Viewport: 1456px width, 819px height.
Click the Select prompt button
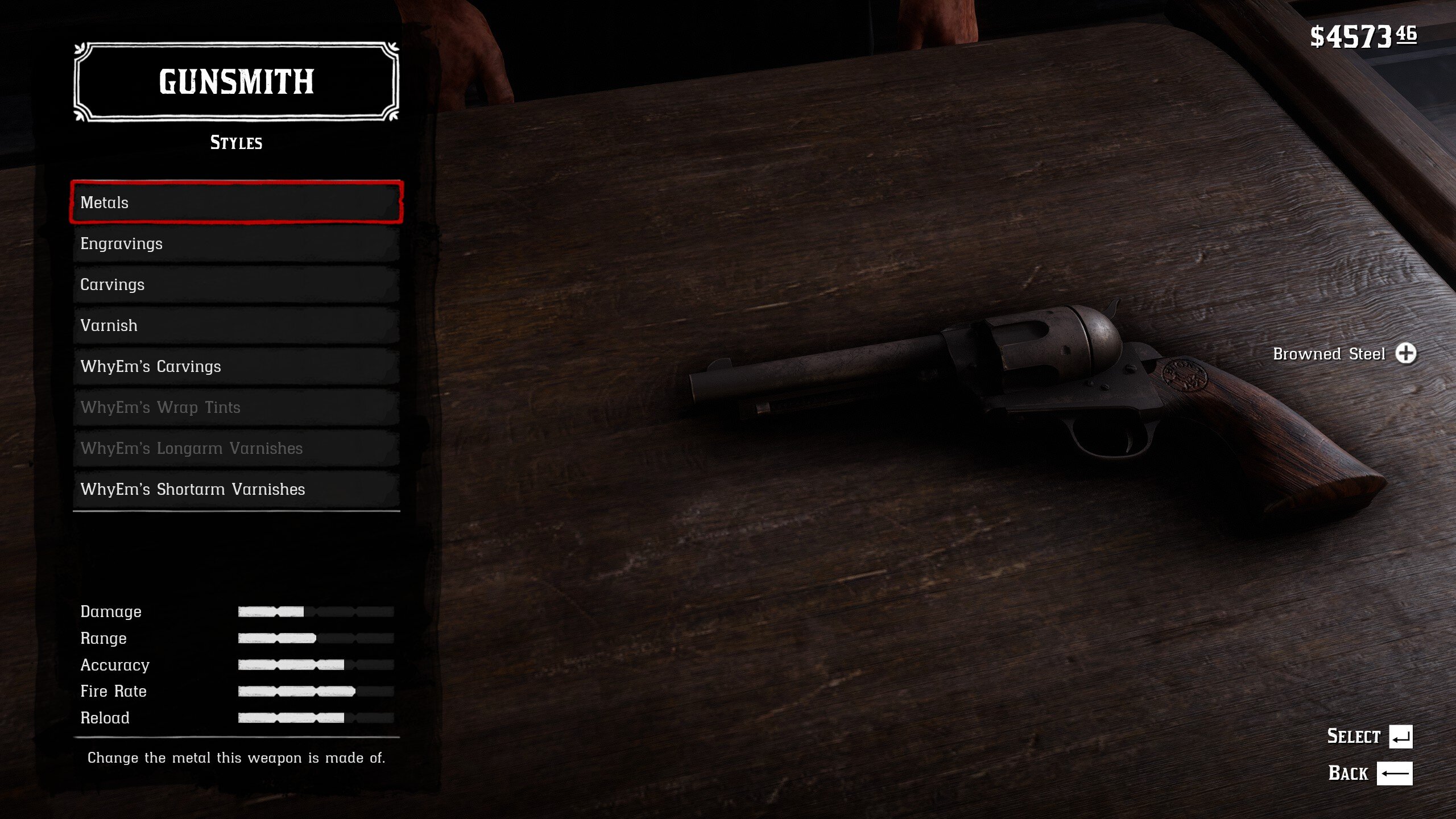pyautogui.click(x=1400, y=737)
